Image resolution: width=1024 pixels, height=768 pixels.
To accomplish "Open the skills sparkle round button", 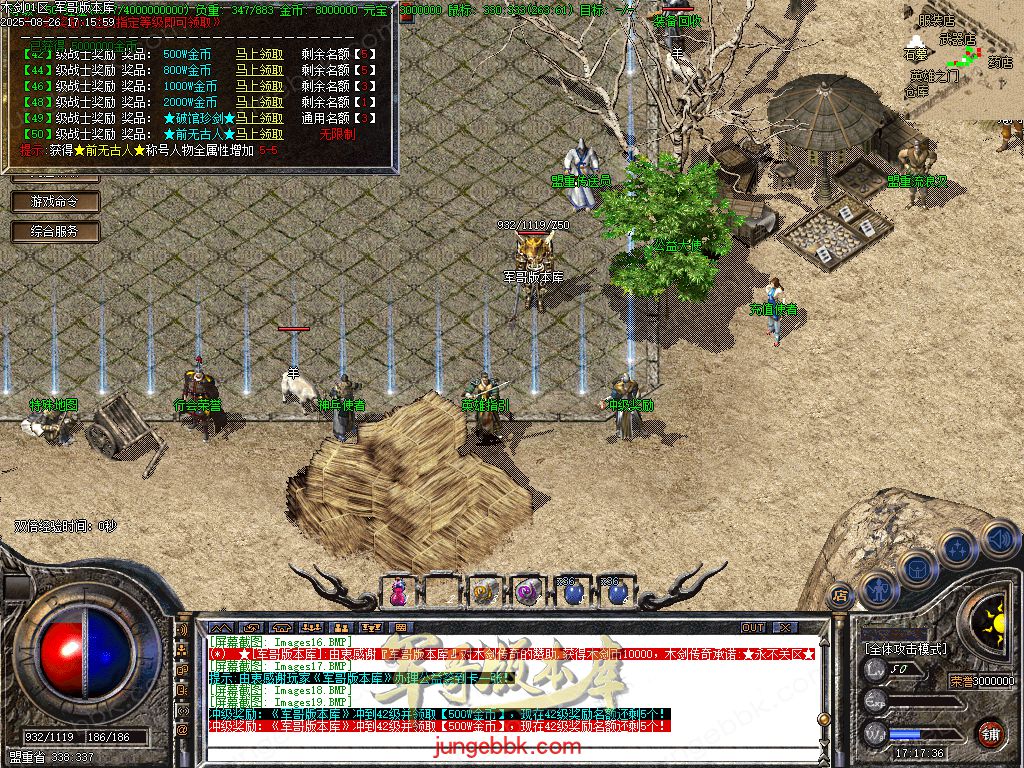I will (x=957, y=549).
